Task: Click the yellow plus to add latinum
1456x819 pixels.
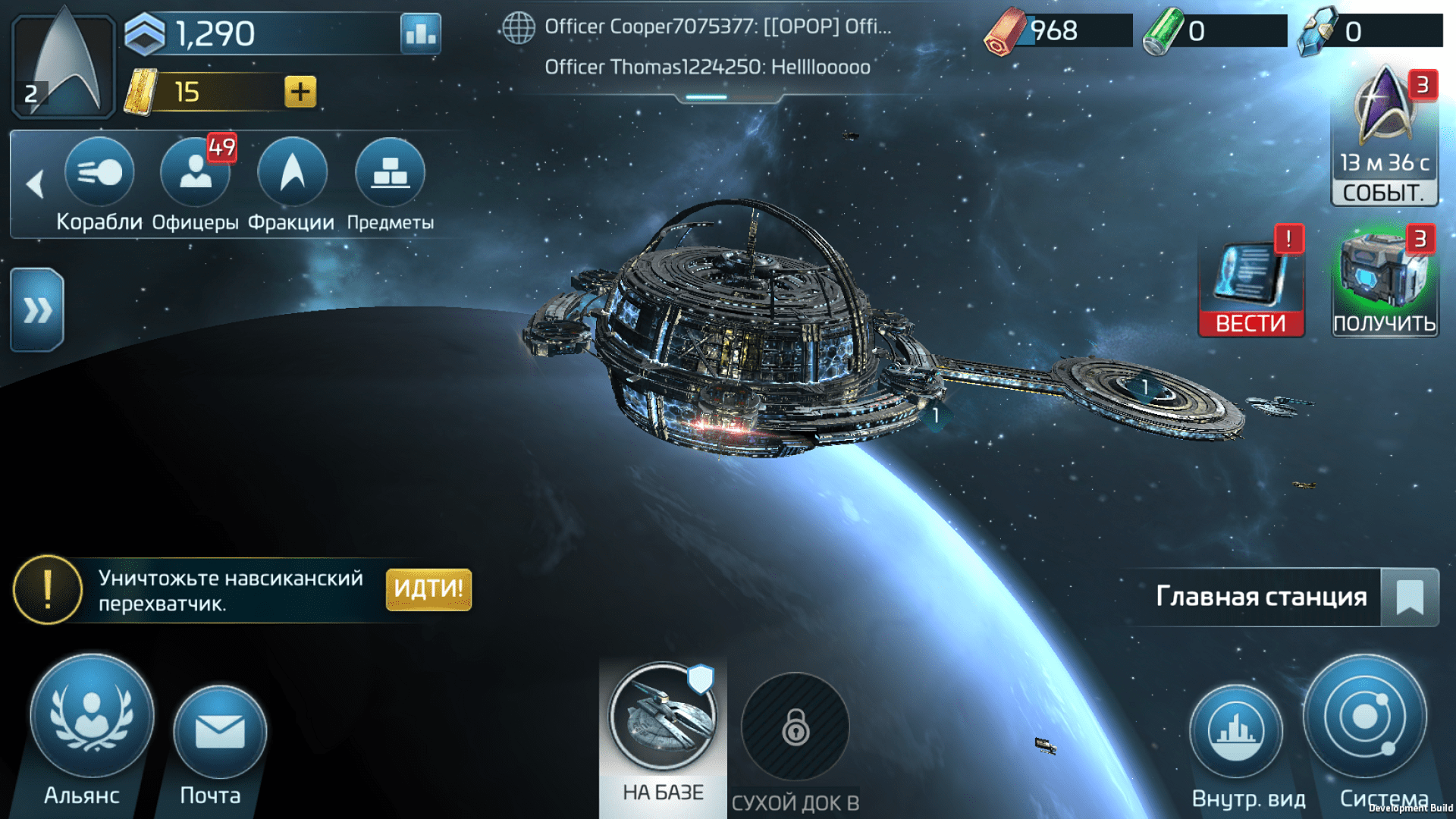Action: coord(300,92)
